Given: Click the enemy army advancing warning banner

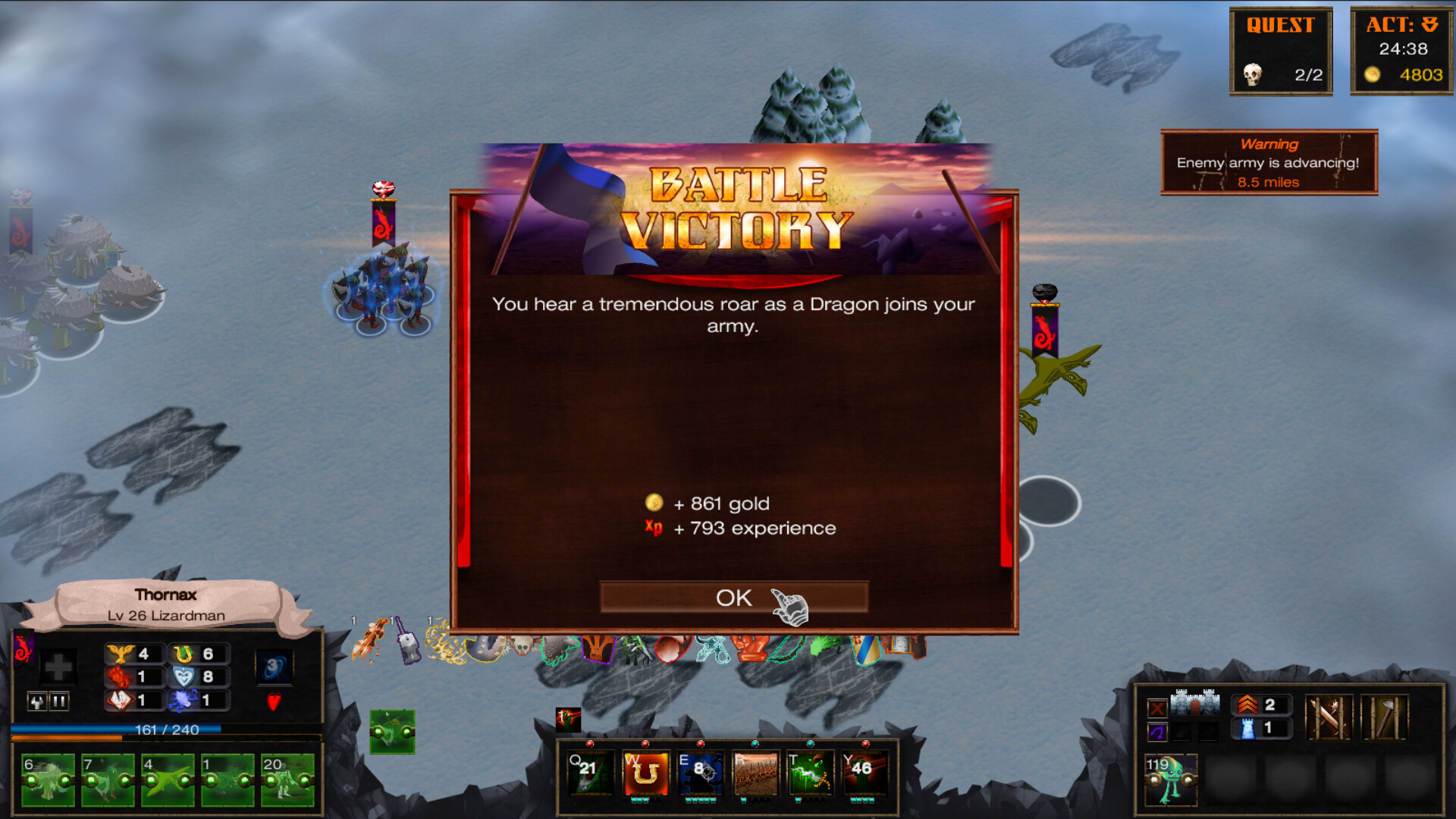Looking at the screenshot, I should 1269,162.
